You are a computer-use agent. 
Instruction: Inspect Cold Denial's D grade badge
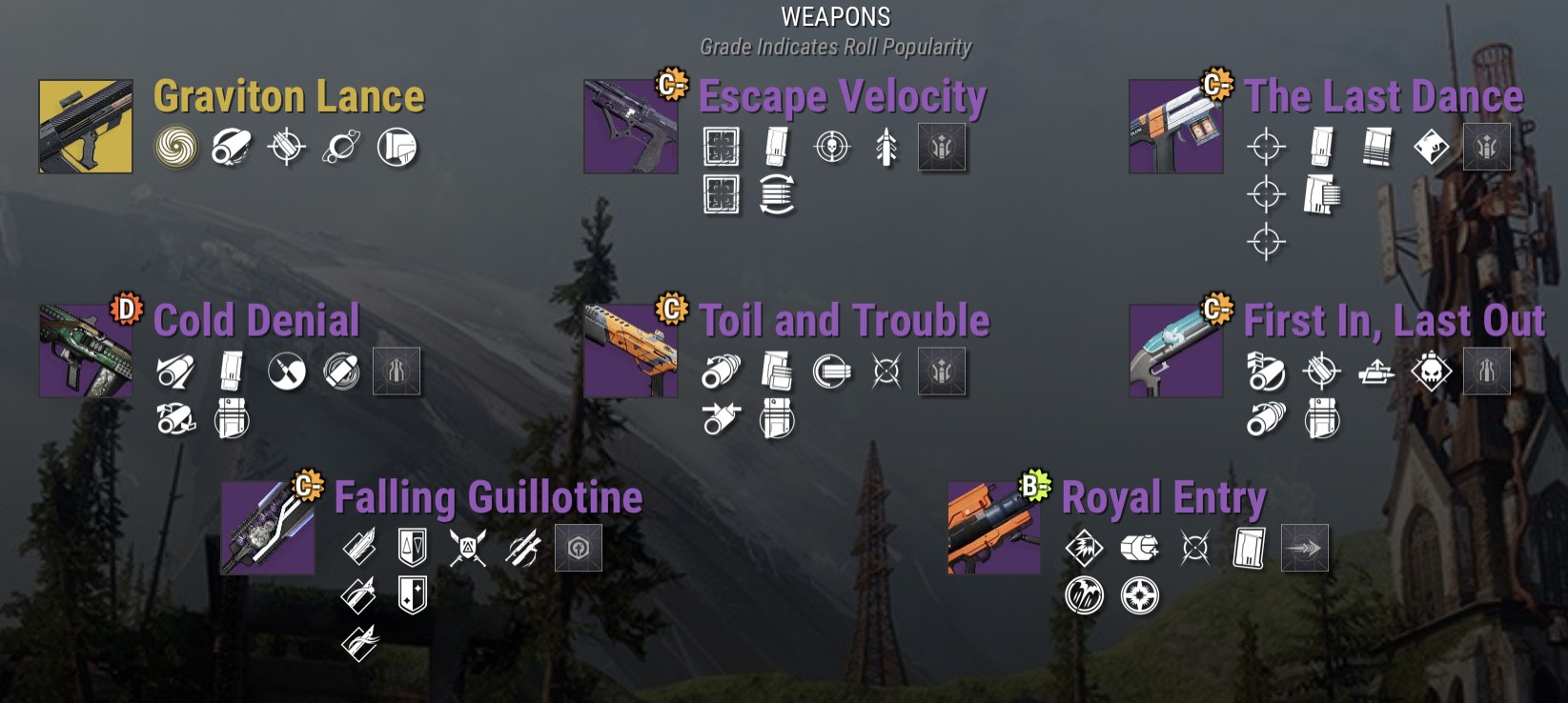click(126, 309)
